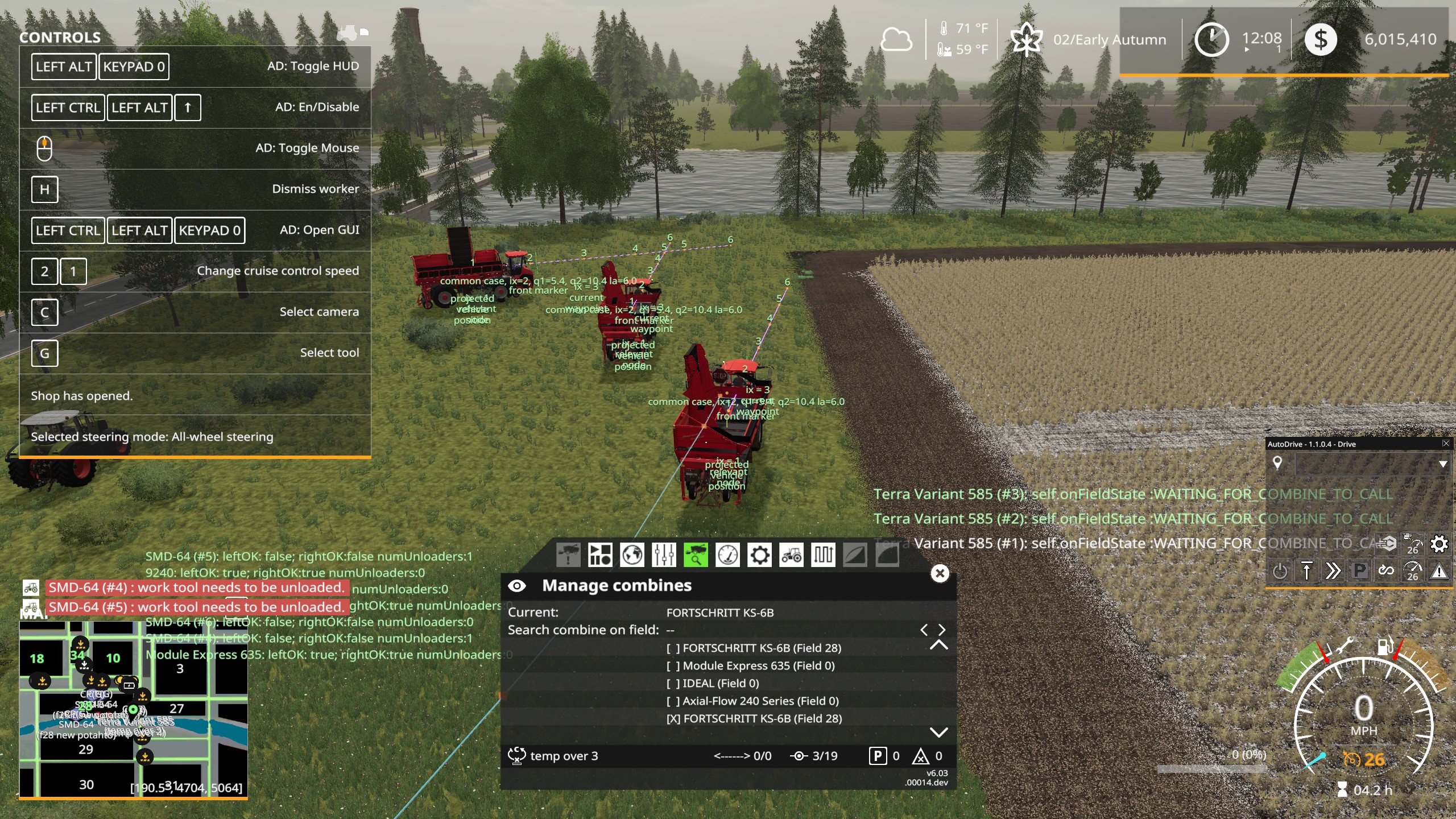The image size is (1456, 819).
Task: Click the AutoDrive park mode icon
Action: tap(1359, 570)
